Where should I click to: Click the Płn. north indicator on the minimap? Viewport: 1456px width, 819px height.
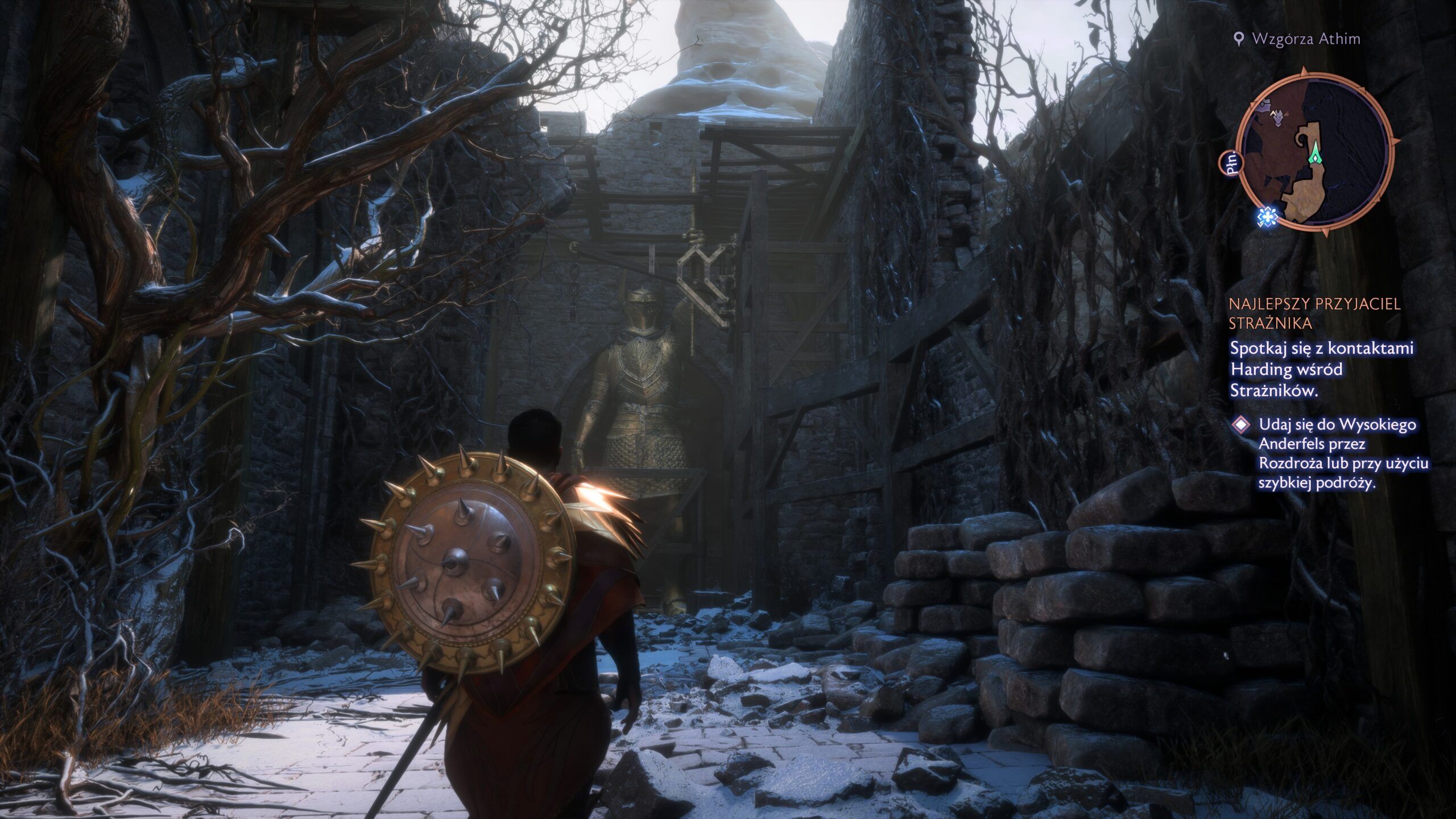pyautogui.click(x=1232, y=162)
